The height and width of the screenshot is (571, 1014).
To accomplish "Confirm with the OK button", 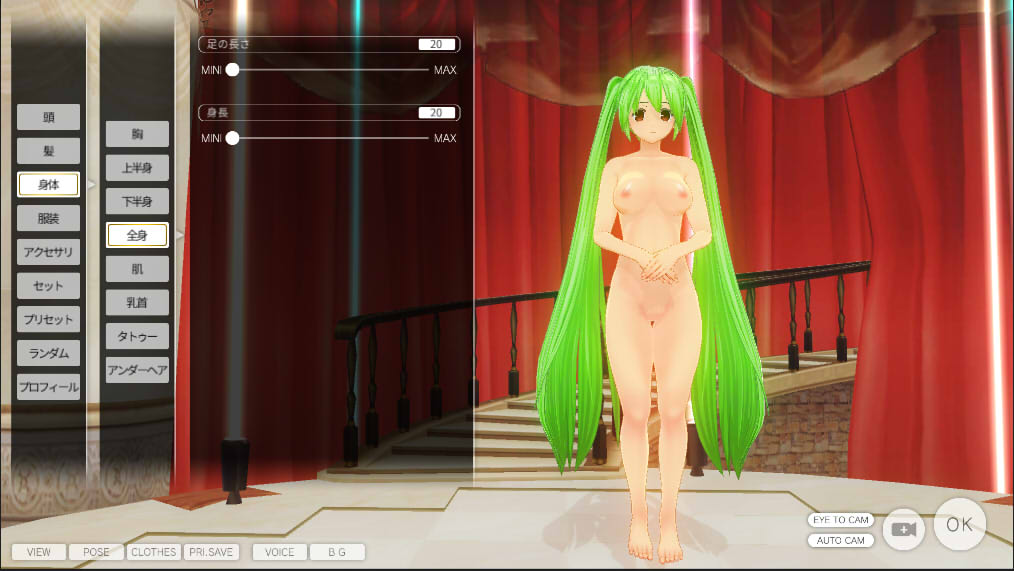I will (959, 524).
